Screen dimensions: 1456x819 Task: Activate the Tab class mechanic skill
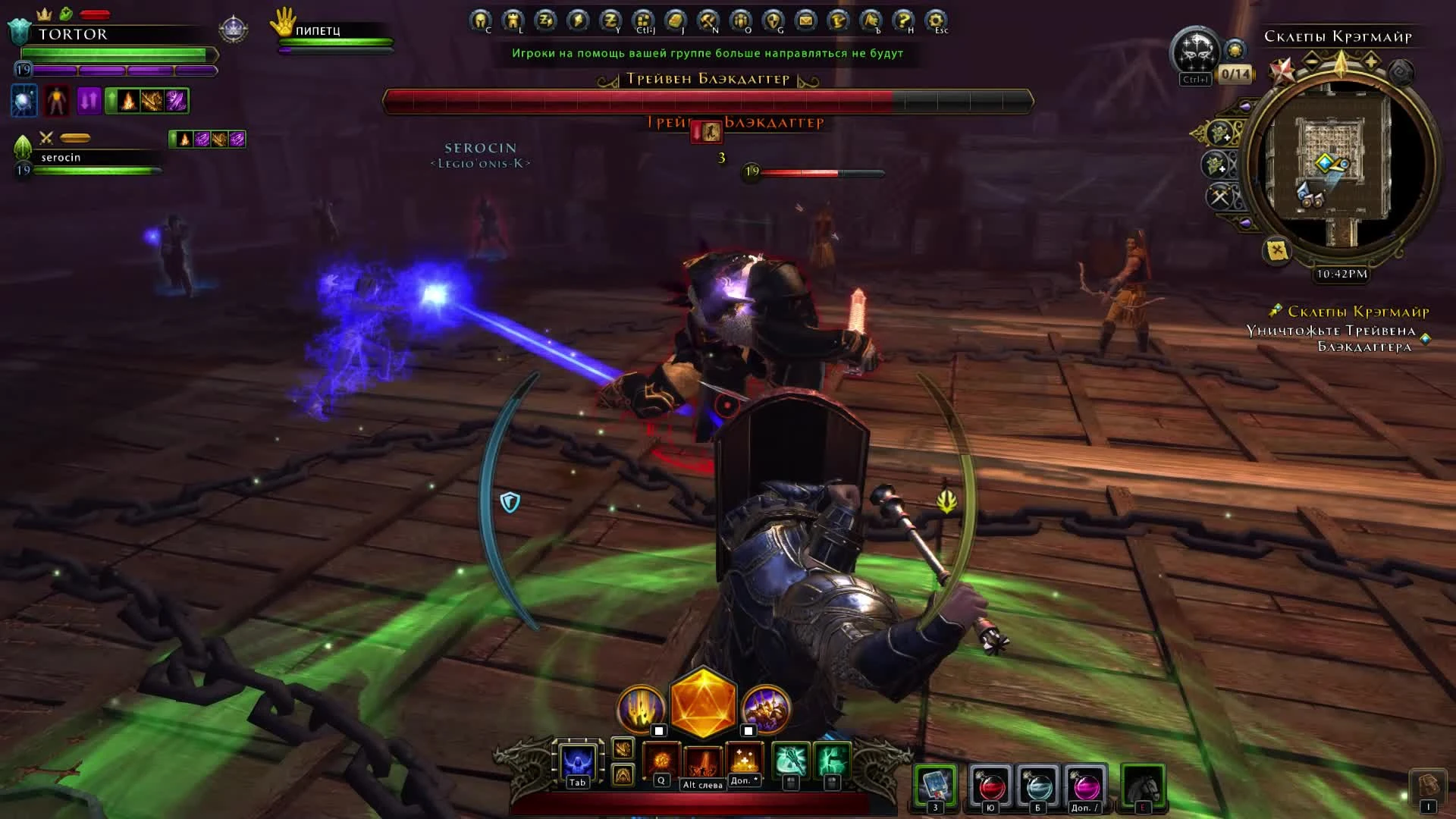coord(576,761)
